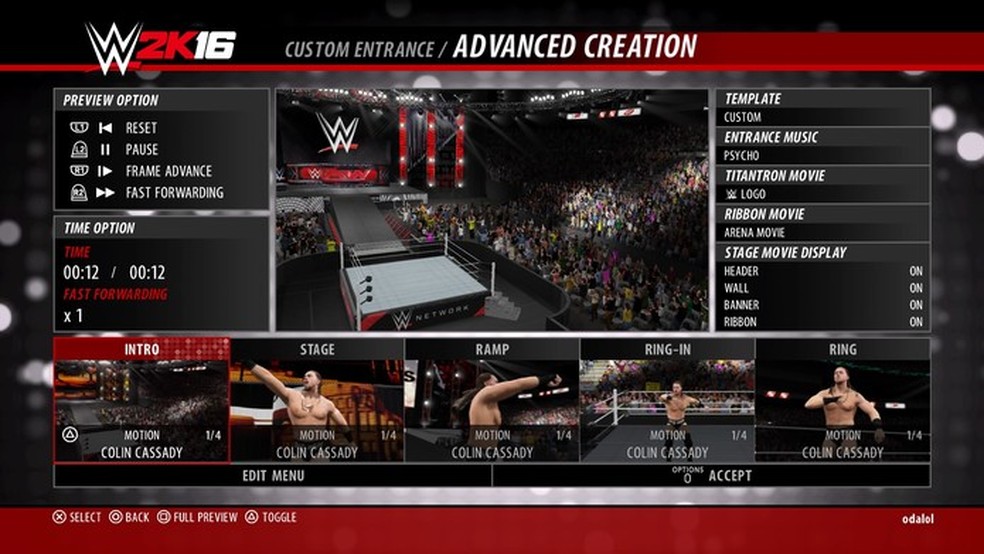984x554 pixels.
Task: Toggle the Ribbon stage movie display
Action: 822,322
